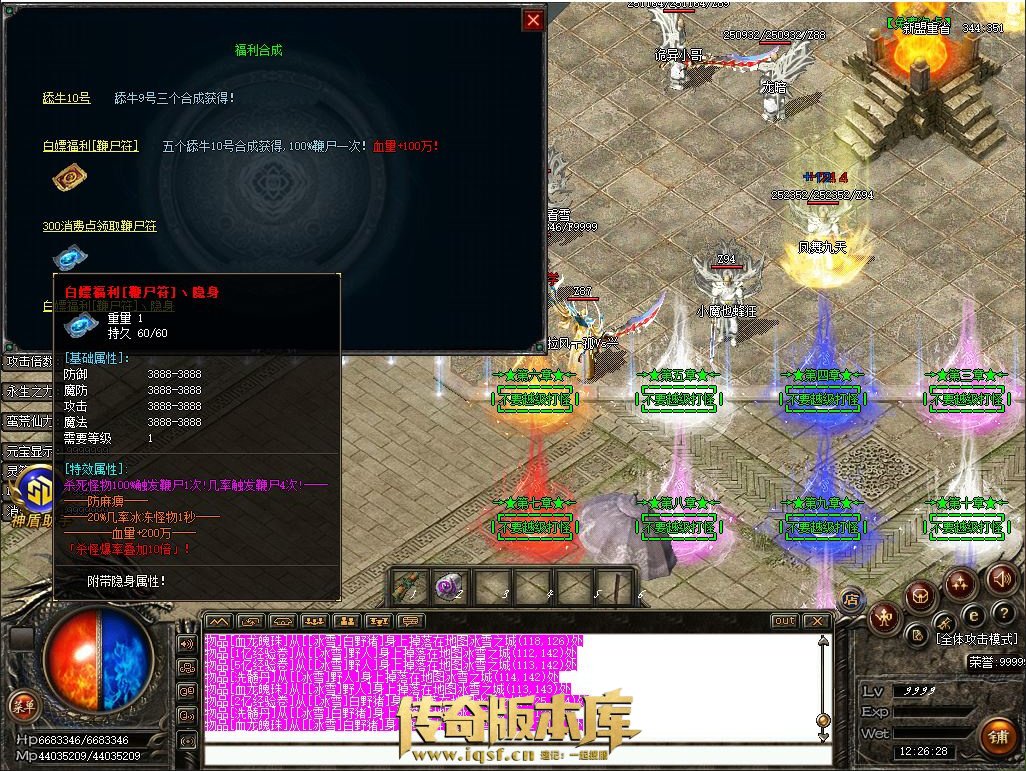Viewport: 1026px width, 771px height.
Task: Click the round 'e' button
Action: (x=972, y=616)
